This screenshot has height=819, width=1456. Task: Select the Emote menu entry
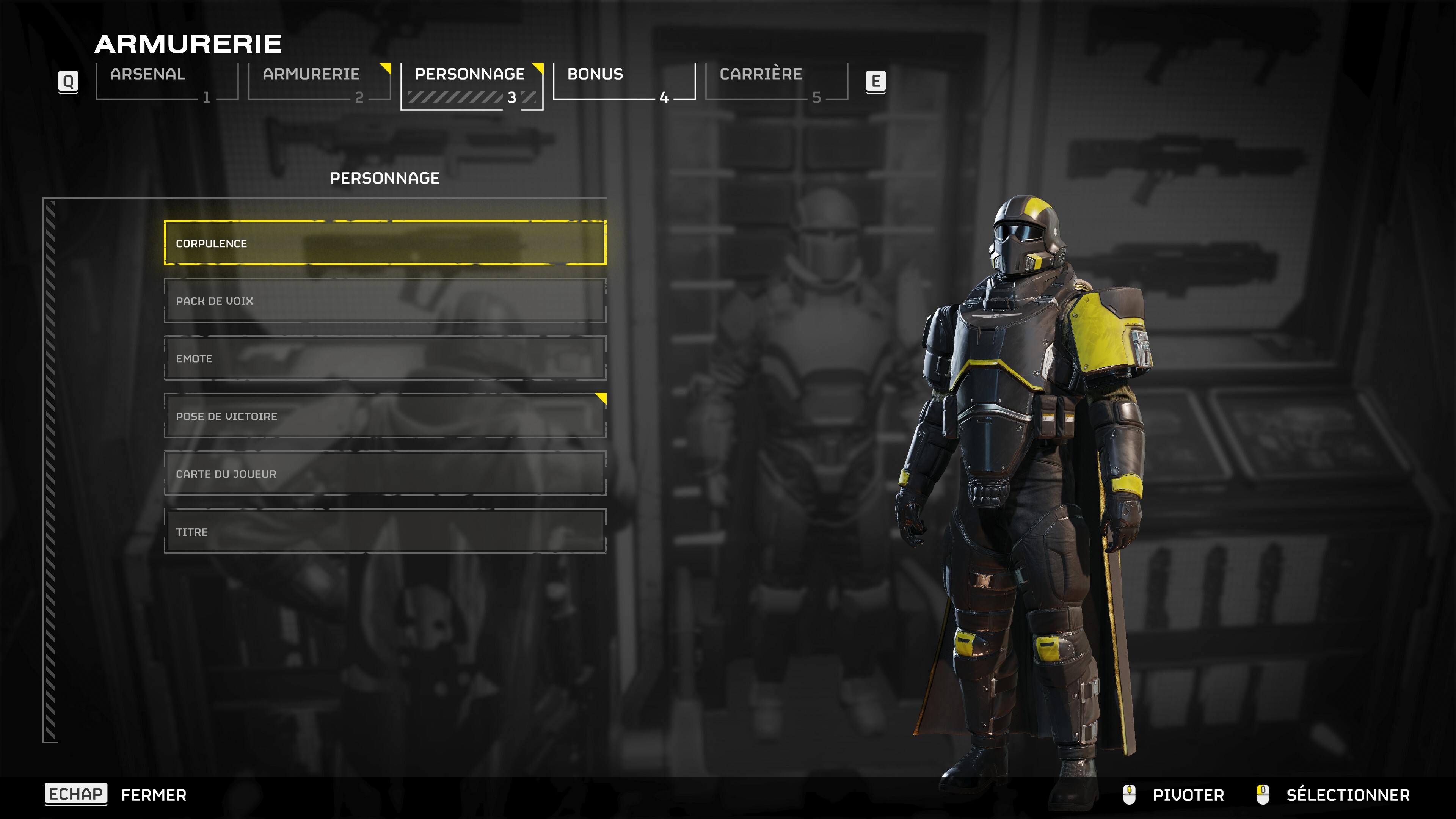coord(385,358)
